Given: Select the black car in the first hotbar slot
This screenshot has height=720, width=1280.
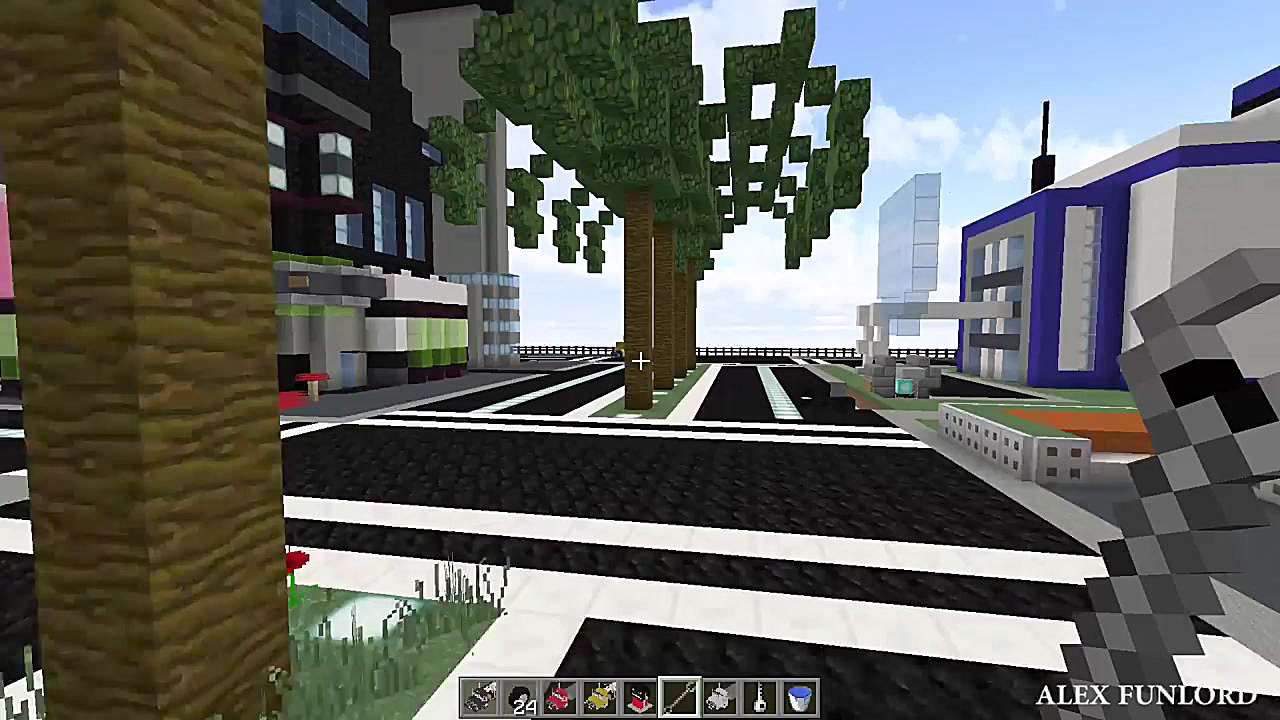Looking at the screenshot, I should click(x=480, y=698).
